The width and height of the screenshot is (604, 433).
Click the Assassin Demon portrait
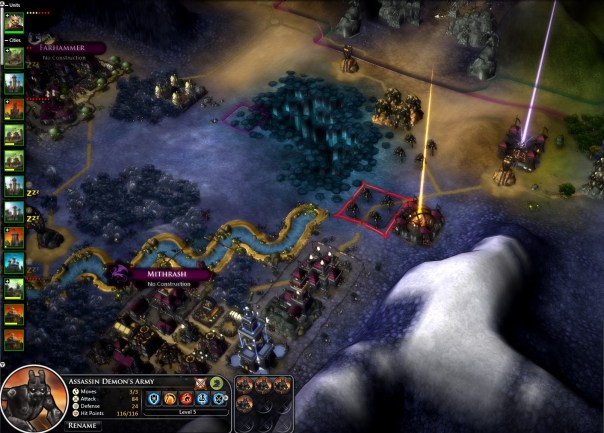pos(31,402)
